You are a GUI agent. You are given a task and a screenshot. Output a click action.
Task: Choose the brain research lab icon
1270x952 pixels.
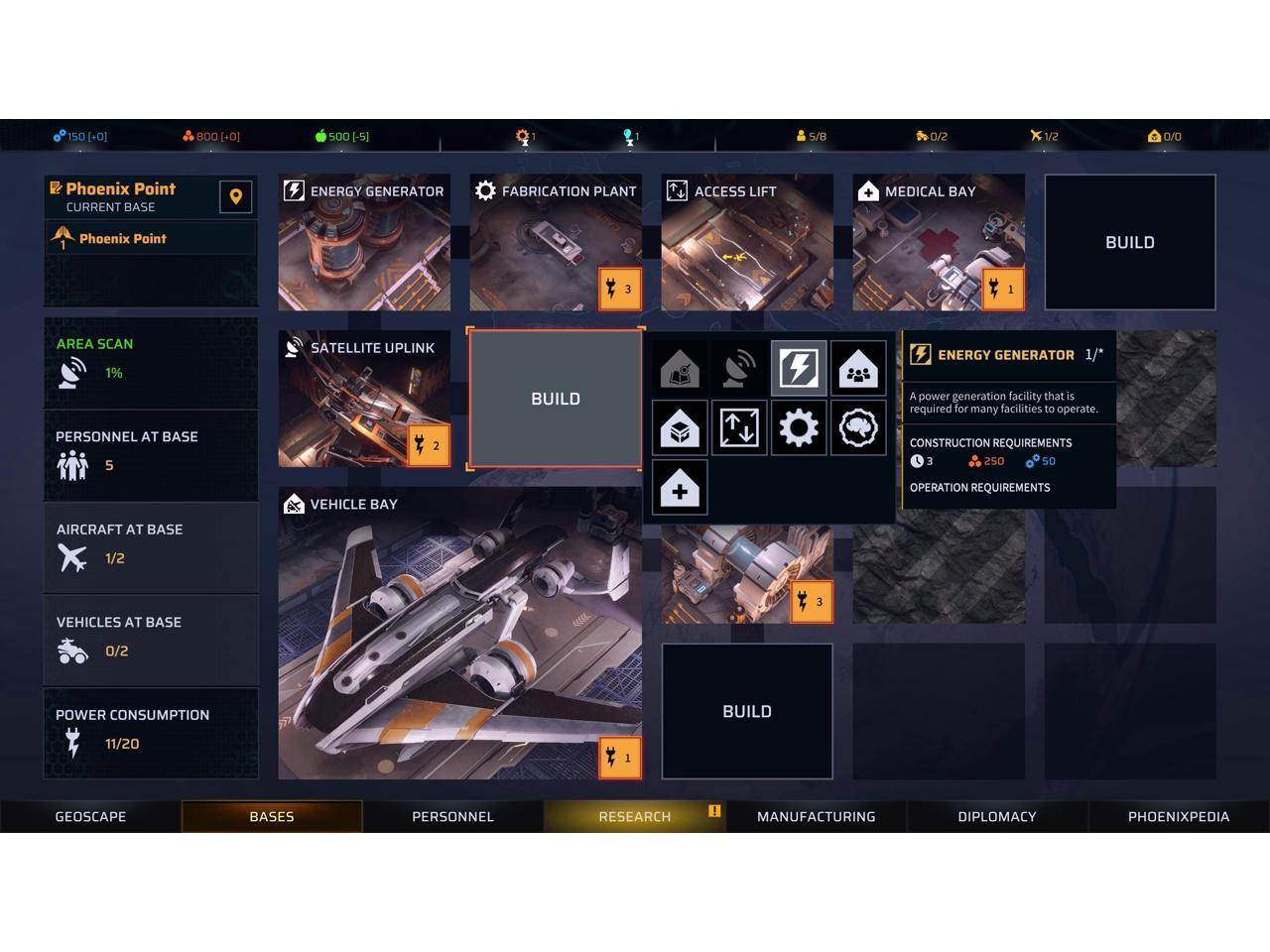tap(858, 427)
